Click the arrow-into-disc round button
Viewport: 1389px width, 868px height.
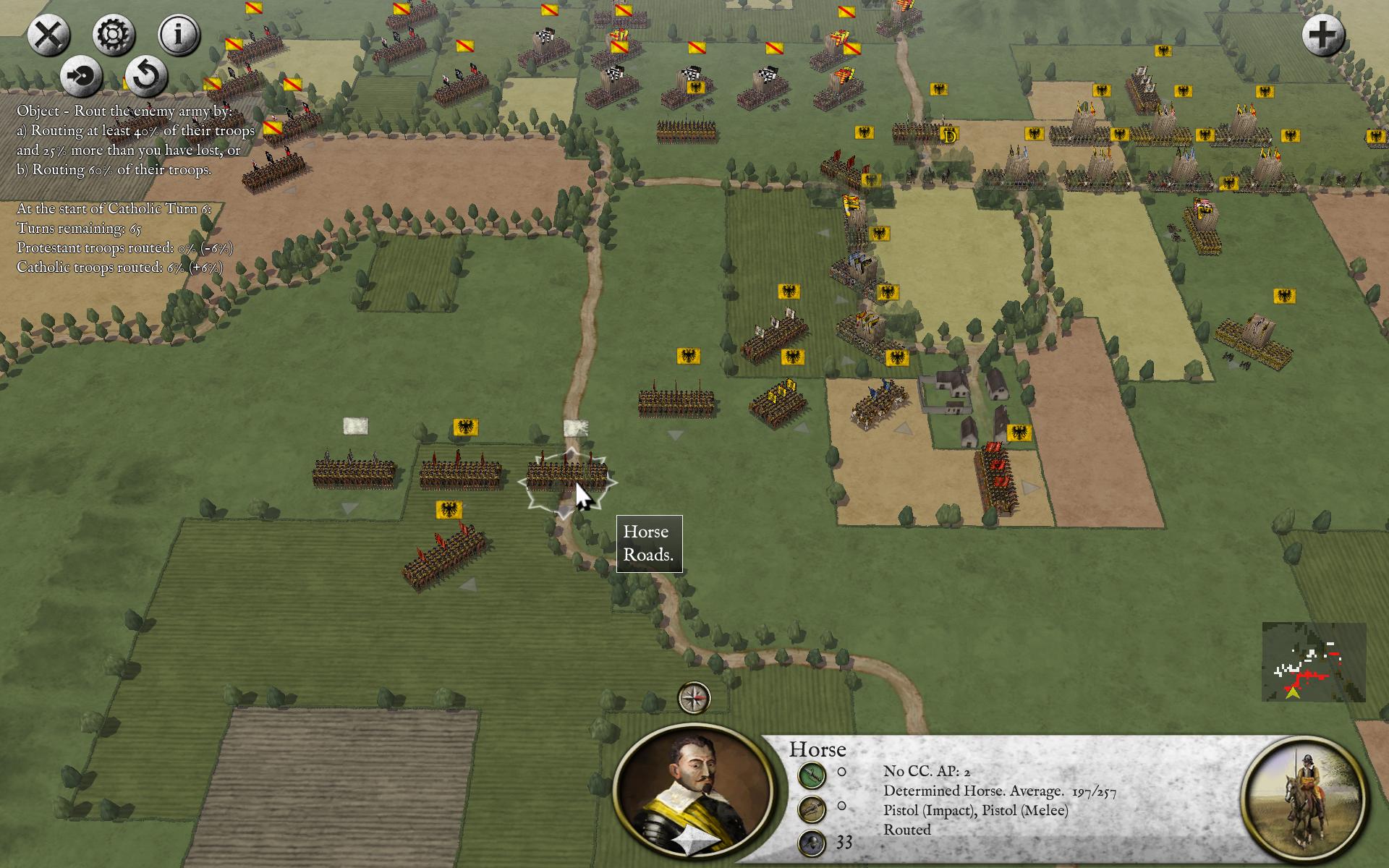coord(81,76)
